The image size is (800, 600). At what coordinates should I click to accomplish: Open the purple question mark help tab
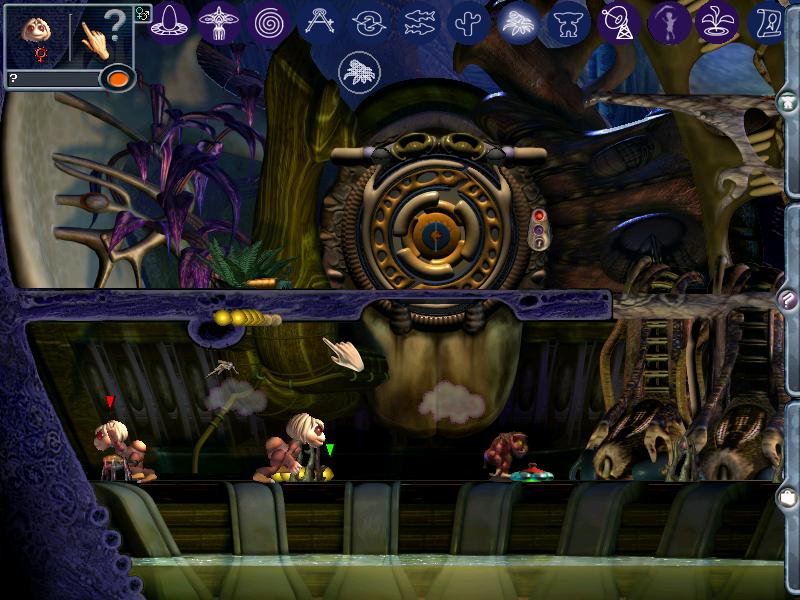click(x=789, y=300)
